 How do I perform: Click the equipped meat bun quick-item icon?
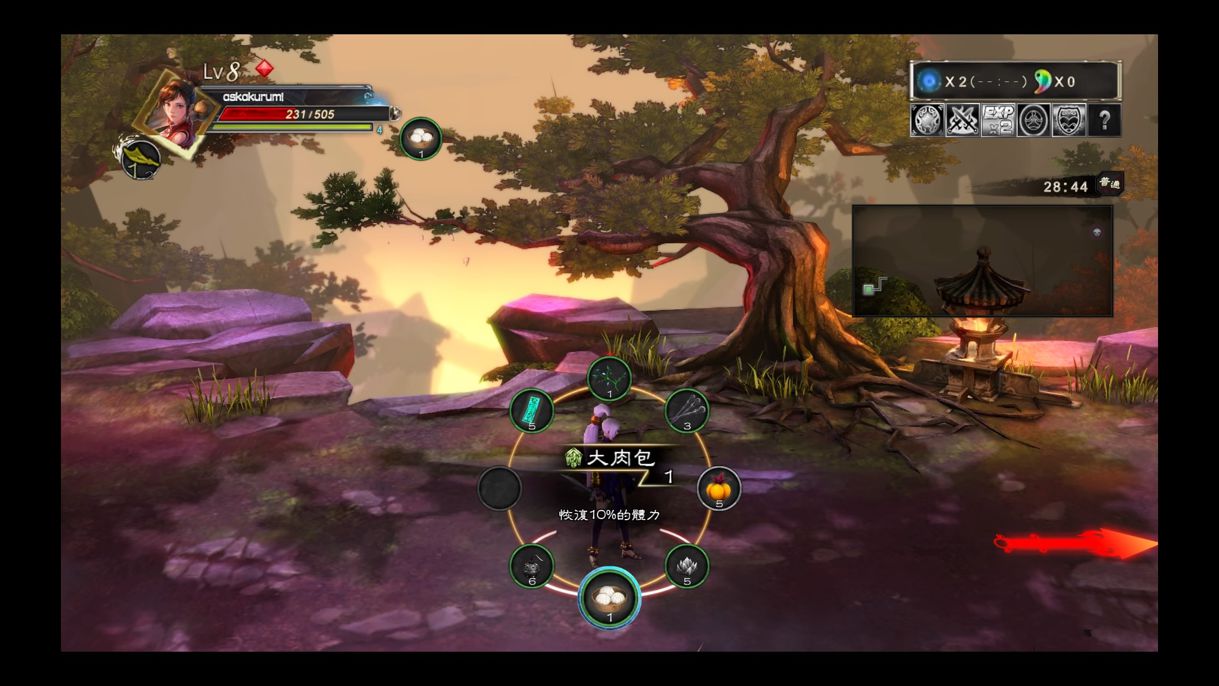click(421, 138)
